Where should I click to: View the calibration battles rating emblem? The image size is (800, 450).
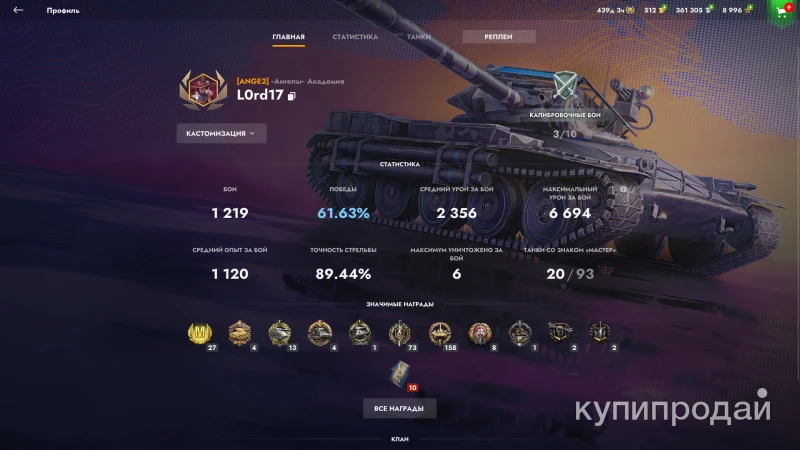coord(566,88)
